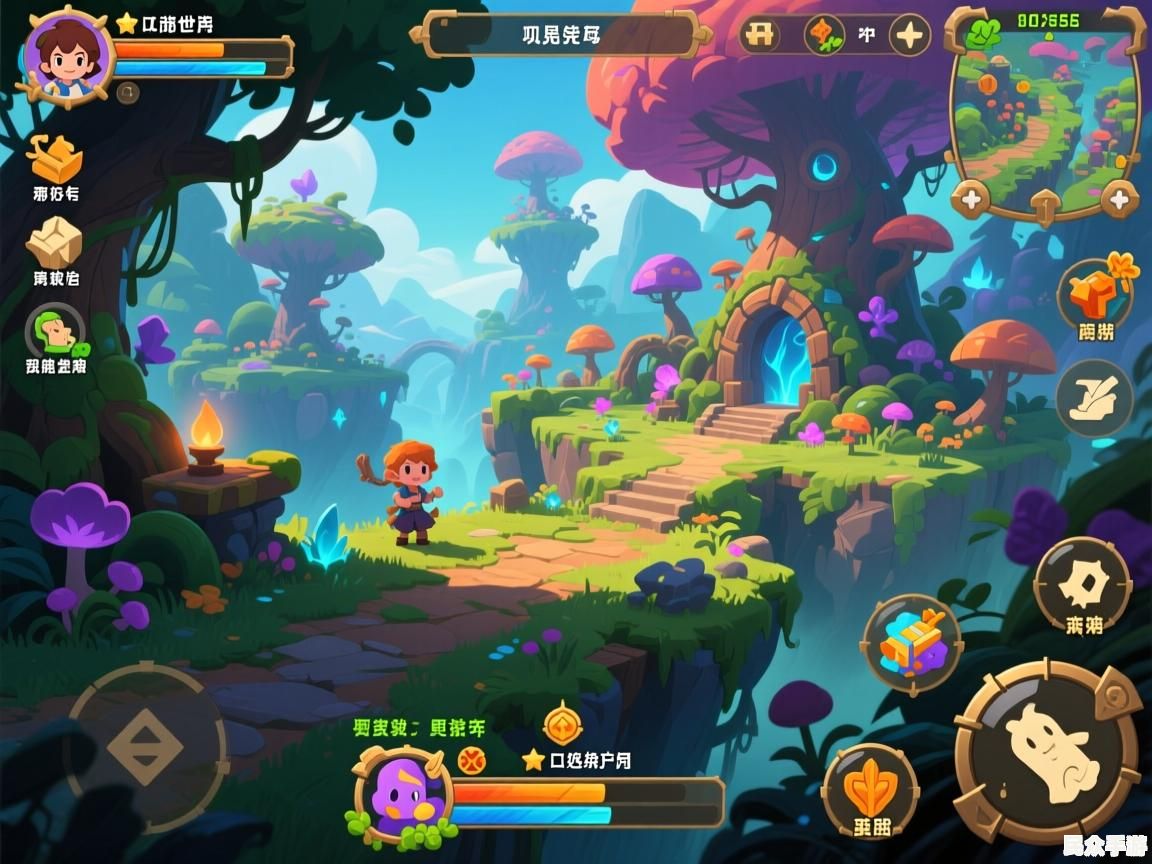Image resolution: width=1152 pixels, height=864 pixels.
Task: Open the orange crown-shaped chest menu
Action: pos(55,159)
